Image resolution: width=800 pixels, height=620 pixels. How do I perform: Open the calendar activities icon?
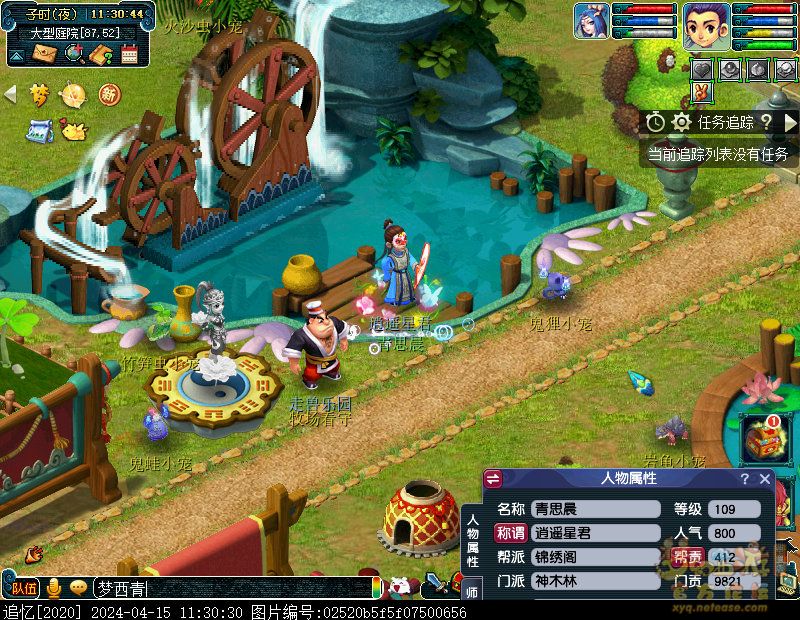(129, 54)
